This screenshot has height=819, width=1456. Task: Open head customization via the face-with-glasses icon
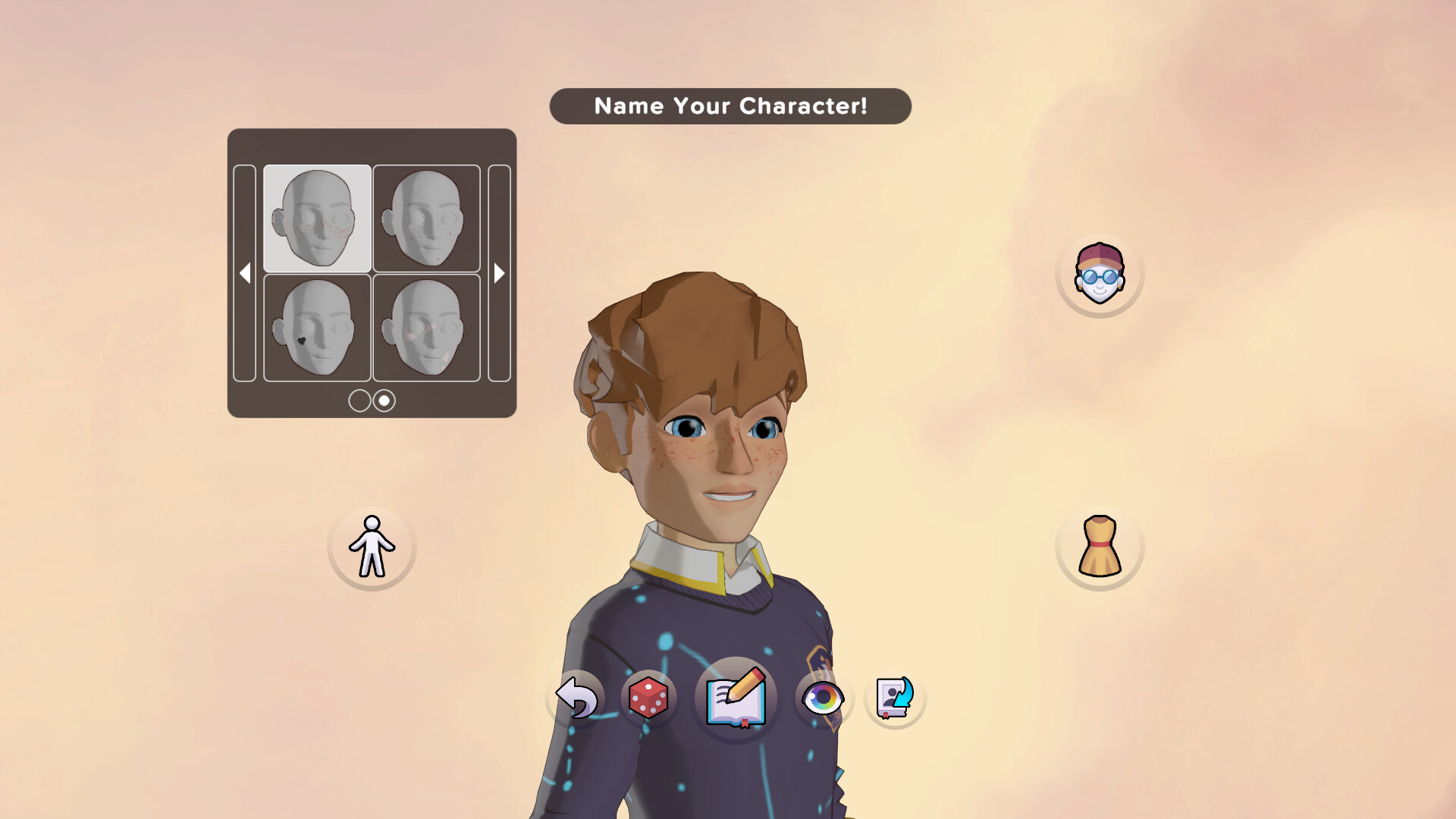(x=1100, y=275)
